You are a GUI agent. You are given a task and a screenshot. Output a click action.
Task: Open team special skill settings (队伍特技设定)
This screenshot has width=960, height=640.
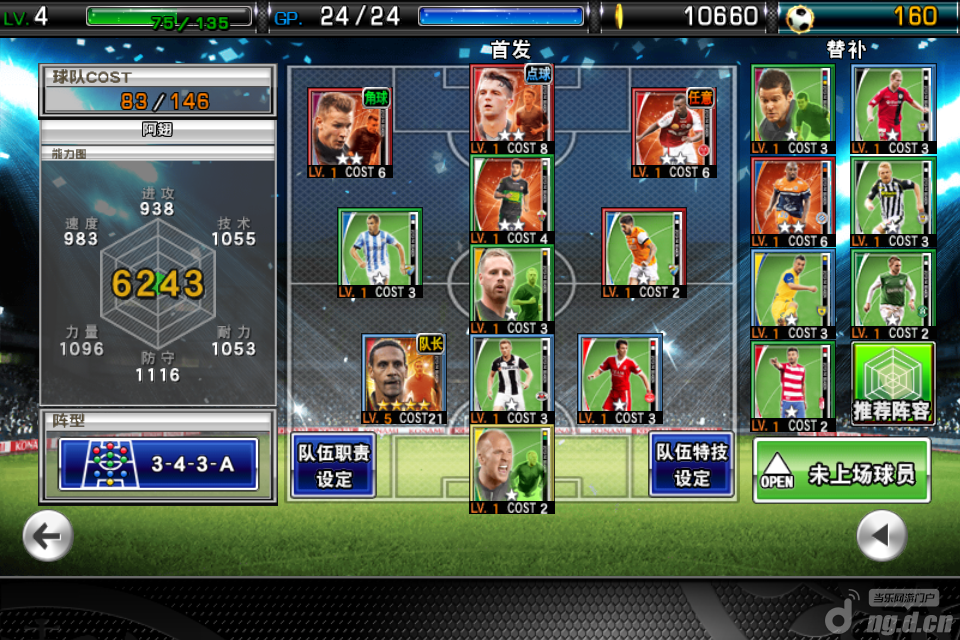tap(691, 464)
